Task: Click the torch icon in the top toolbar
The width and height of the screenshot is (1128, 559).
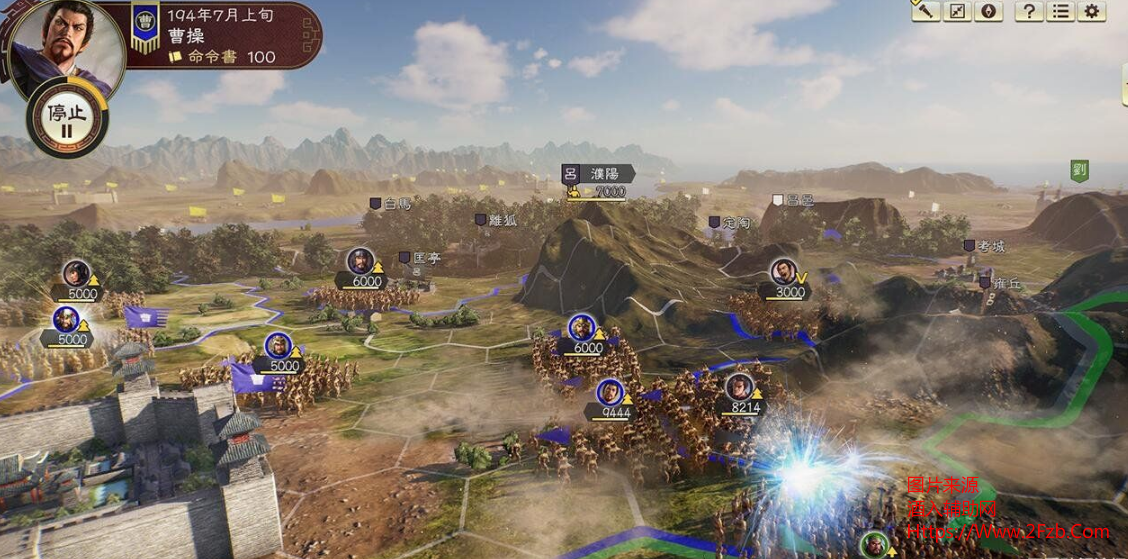Action: (926, 11)
